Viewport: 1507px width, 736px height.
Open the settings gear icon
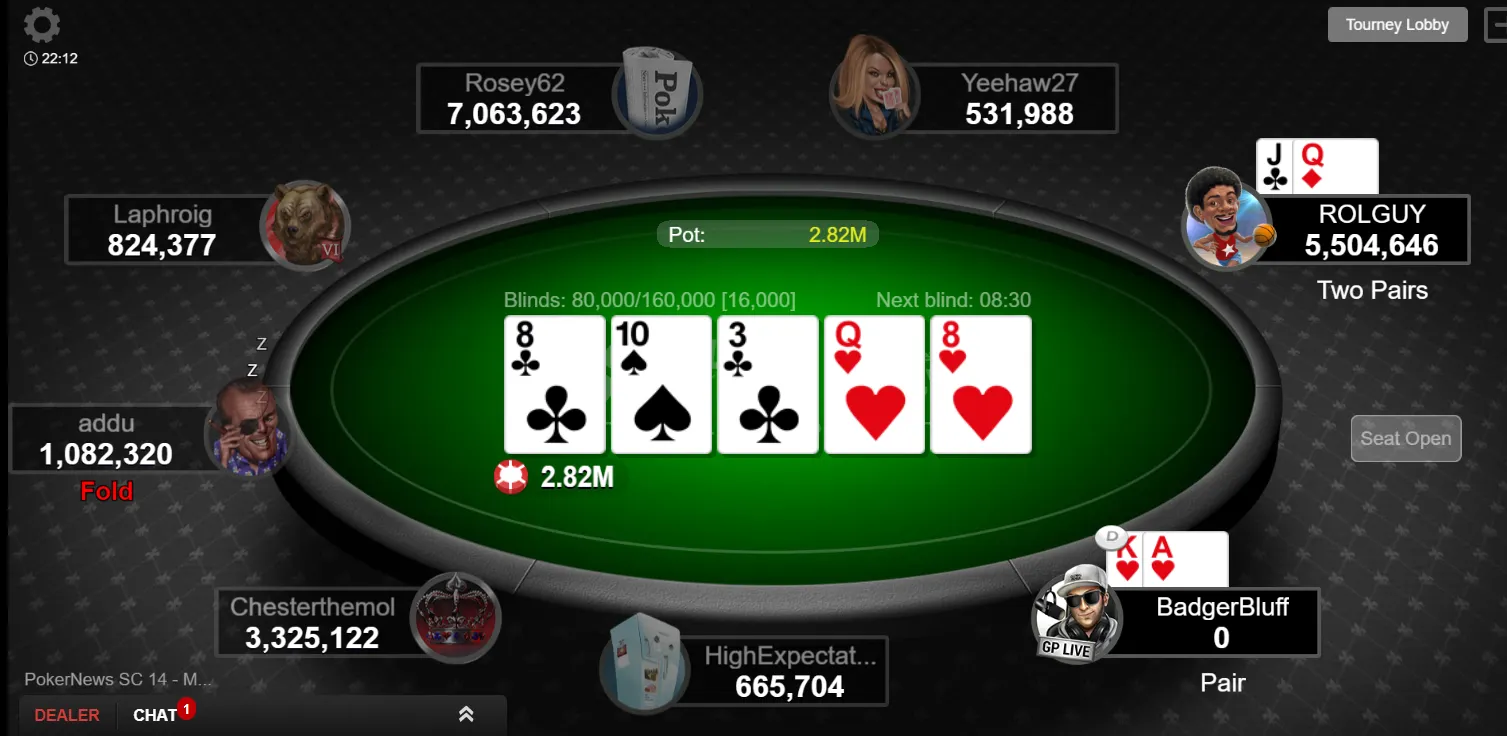pos(41,25)
